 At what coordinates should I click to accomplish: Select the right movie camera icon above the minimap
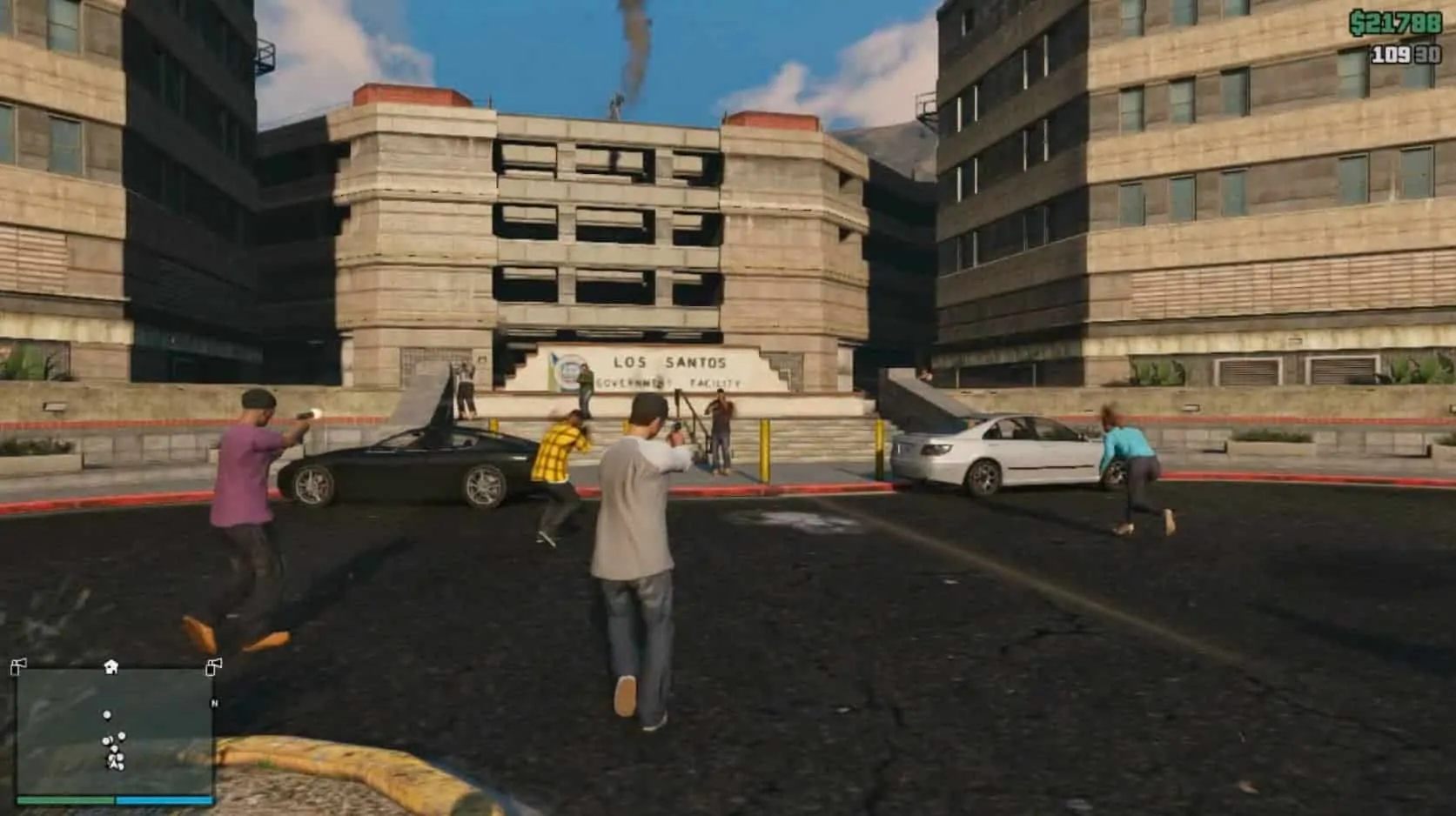click(214, 666)
